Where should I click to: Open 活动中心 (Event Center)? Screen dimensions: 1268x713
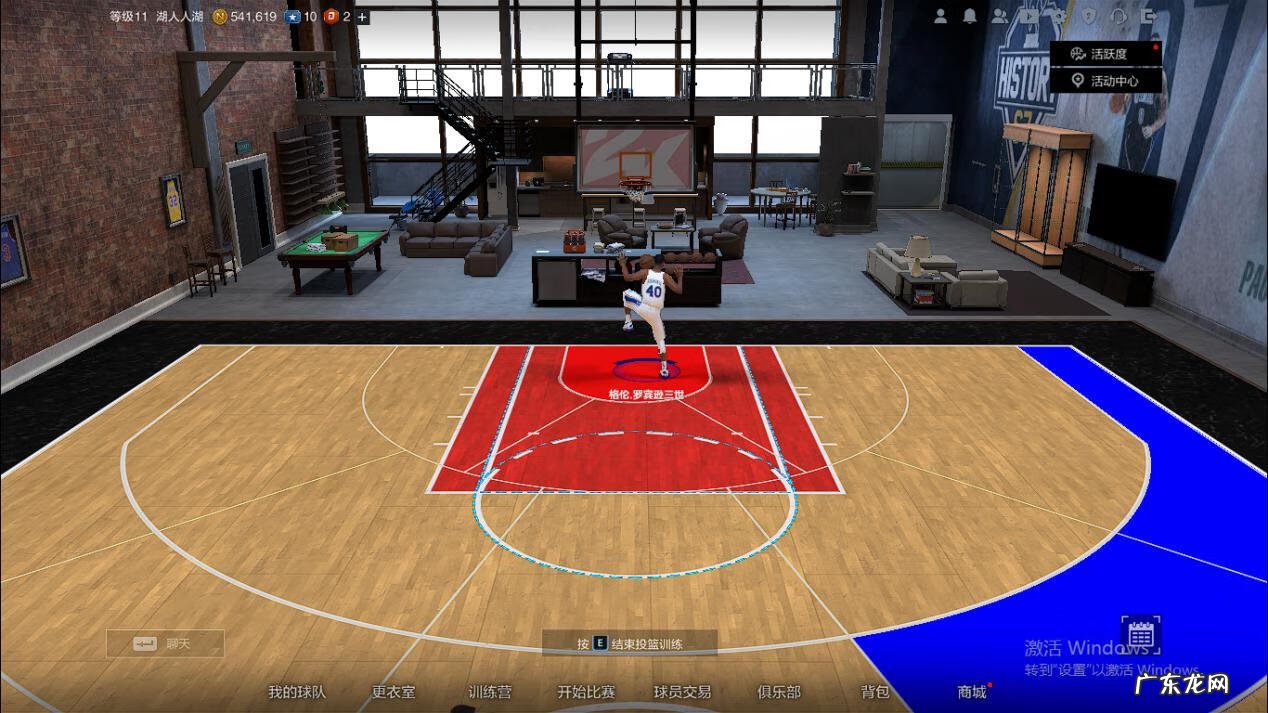point(1106,81)
